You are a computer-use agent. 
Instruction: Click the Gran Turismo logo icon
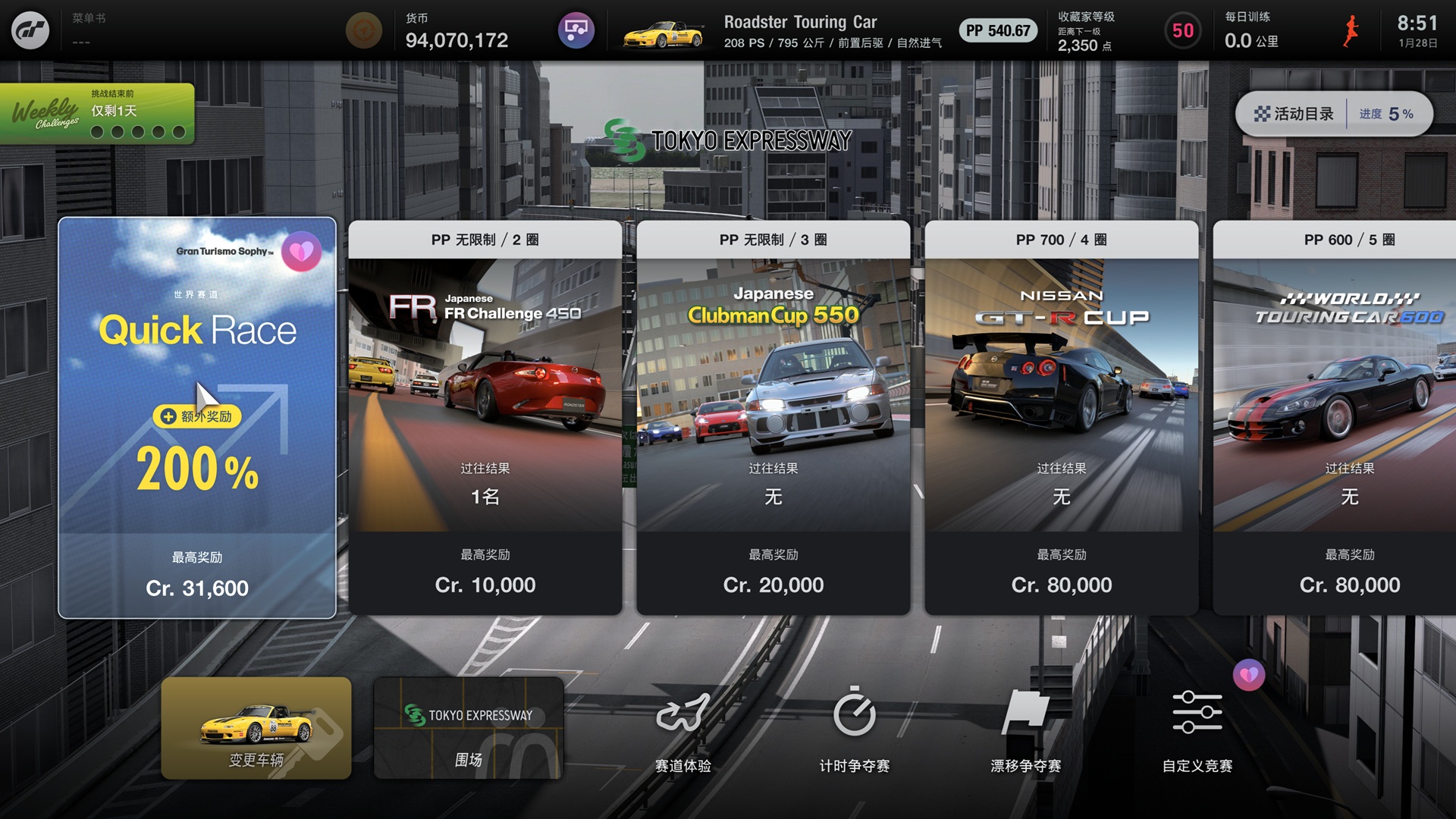[30, 30]
